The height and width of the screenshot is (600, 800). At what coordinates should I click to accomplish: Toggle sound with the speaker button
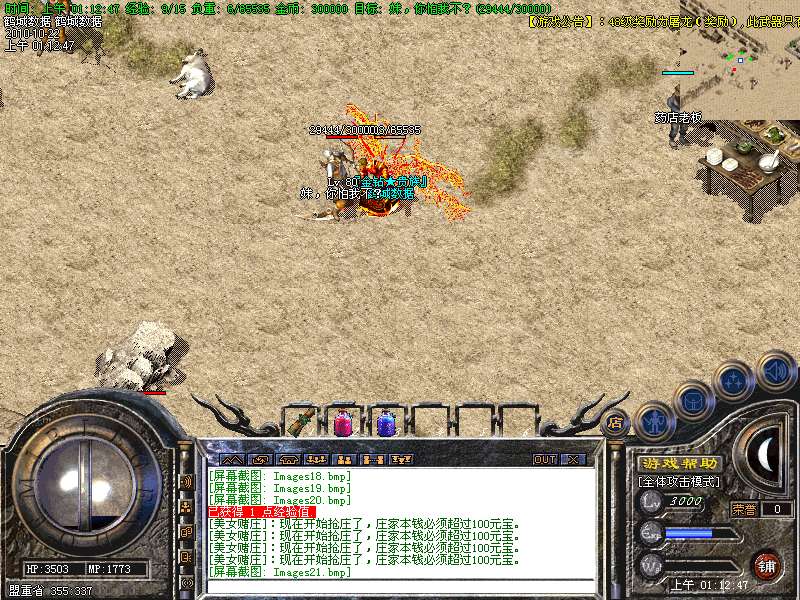775,370
